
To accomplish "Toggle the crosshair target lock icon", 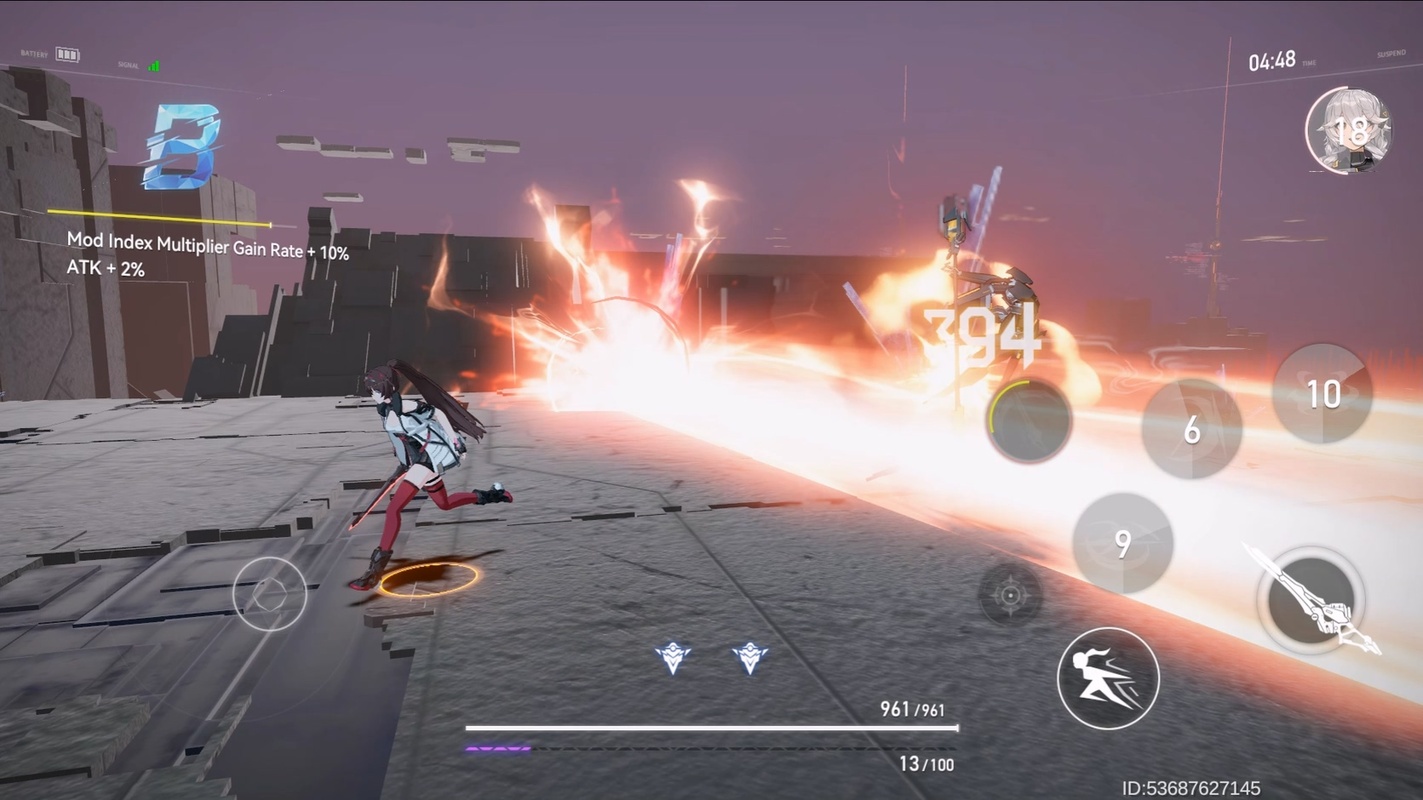I will [1010, 596].
